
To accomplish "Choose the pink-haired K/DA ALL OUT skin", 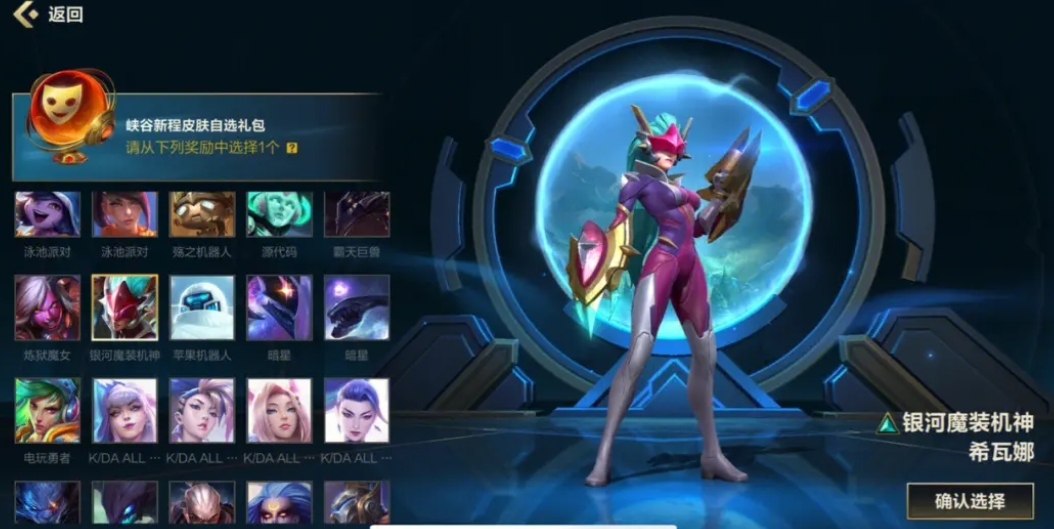I will [x=279, y=410].
